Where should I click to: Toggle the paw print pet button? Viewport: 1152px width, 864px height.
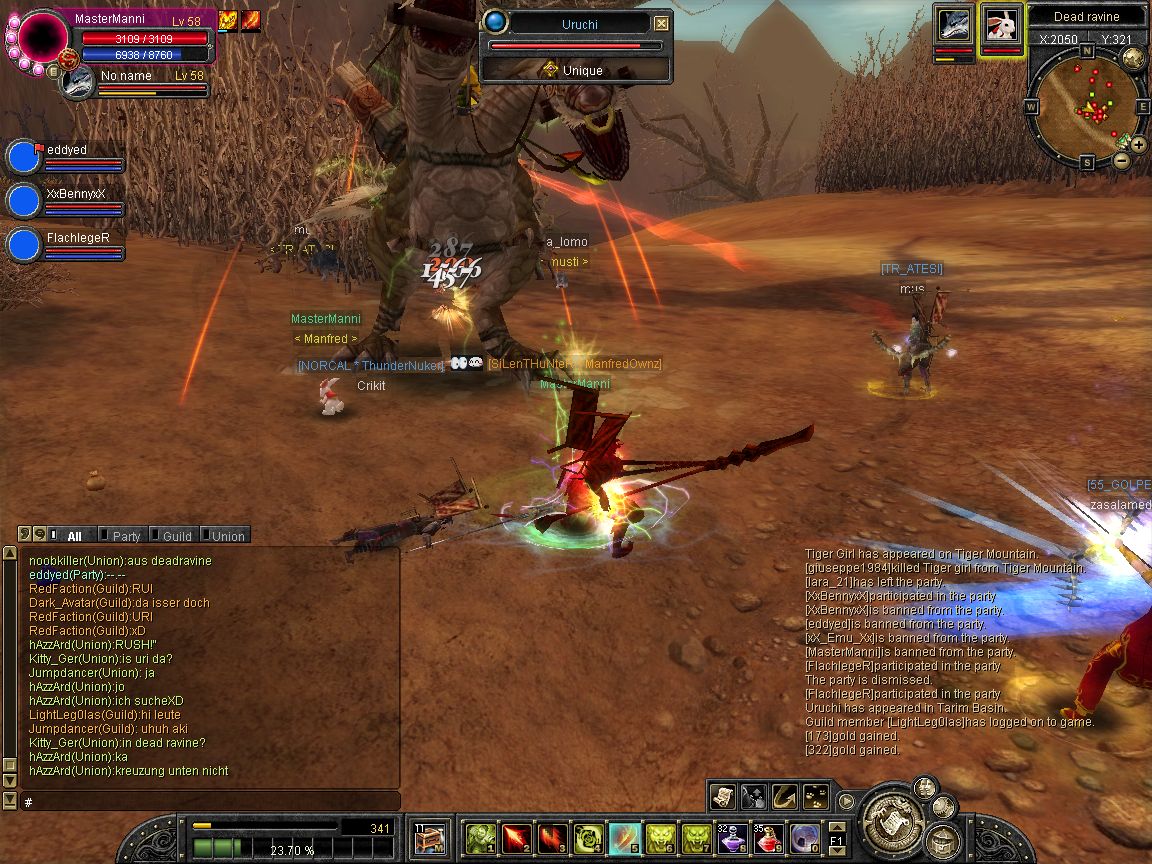point(816,796)
